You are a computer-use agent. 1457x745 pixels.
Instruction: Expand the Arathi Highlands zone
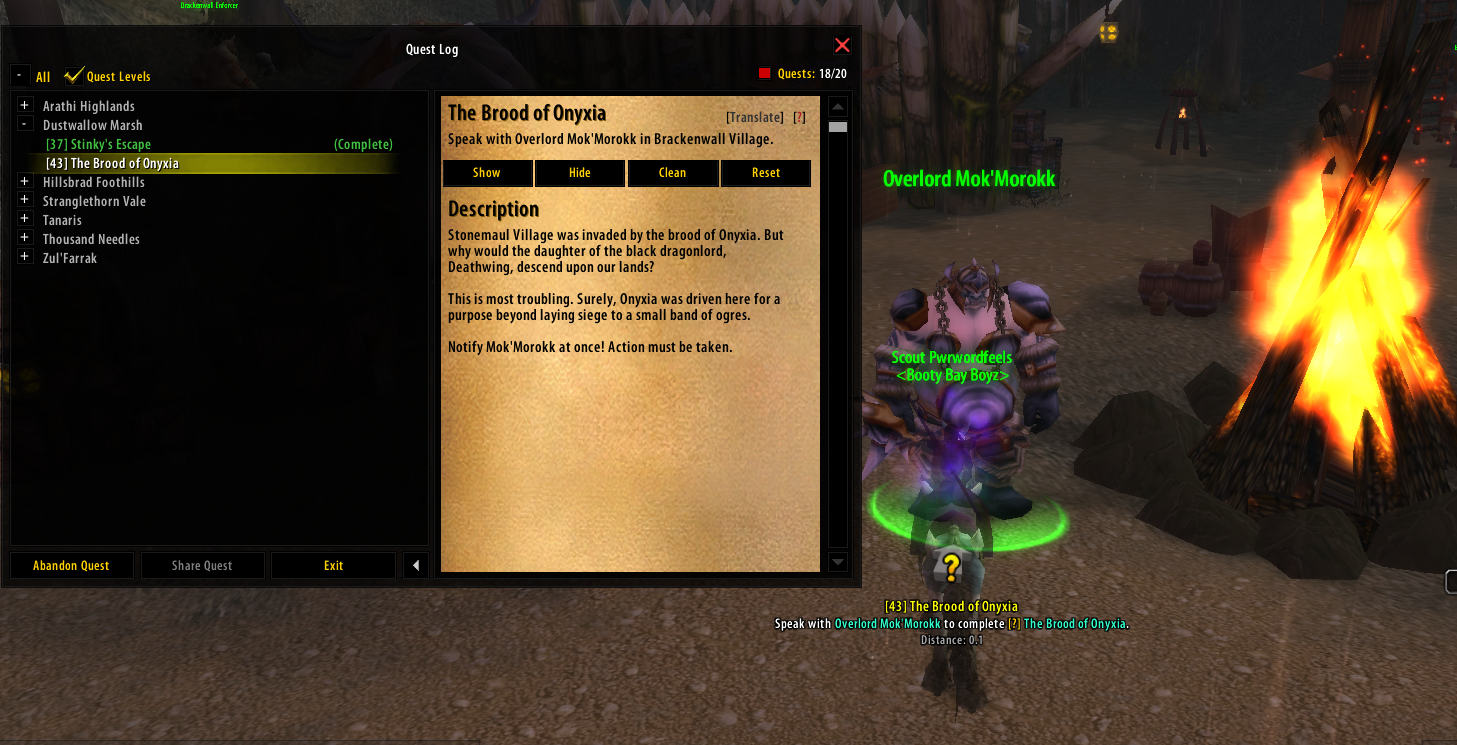(24, 105)
